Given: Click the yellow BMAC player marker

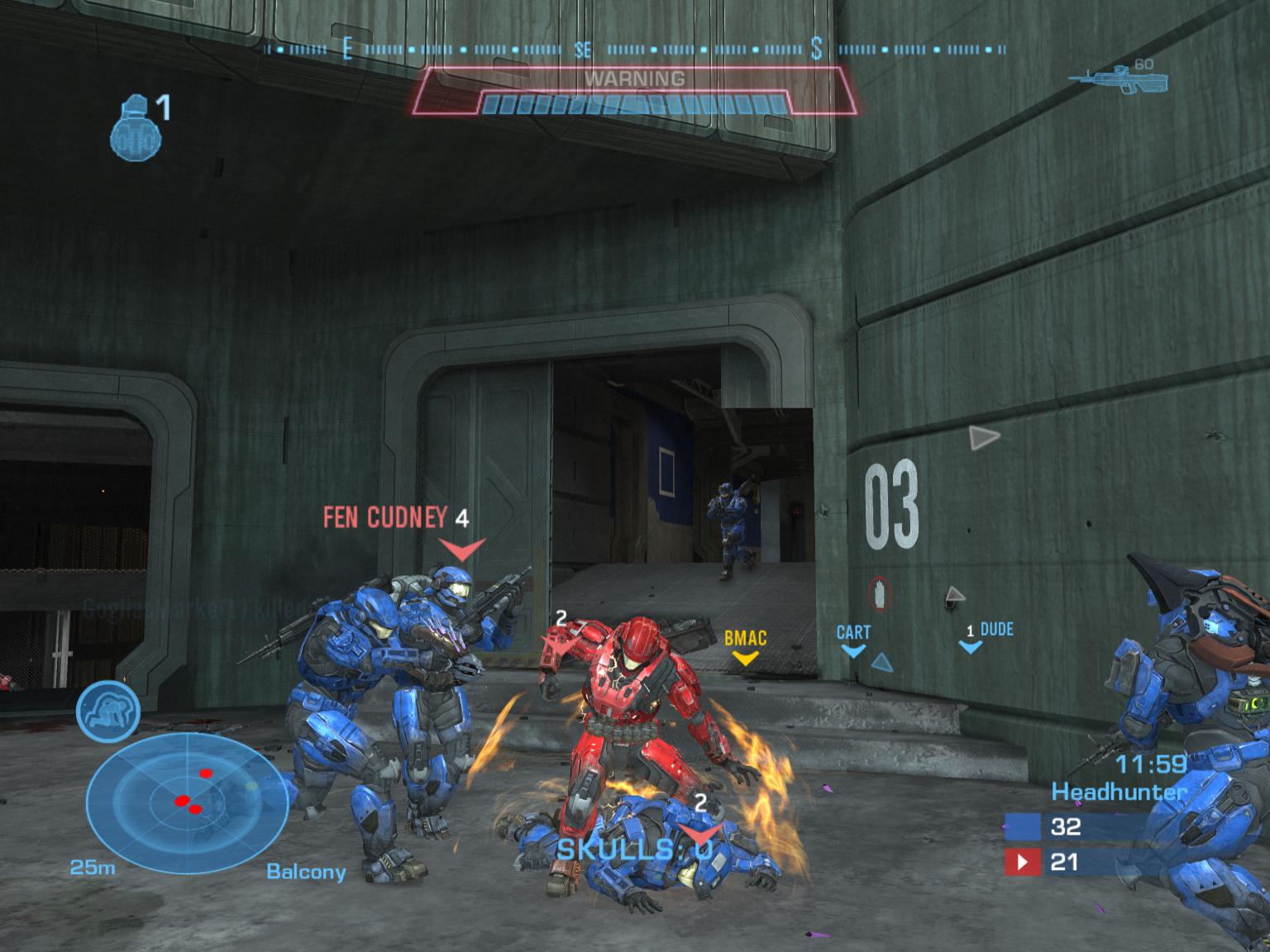Looking at the screenshot, I should point(745,645).
